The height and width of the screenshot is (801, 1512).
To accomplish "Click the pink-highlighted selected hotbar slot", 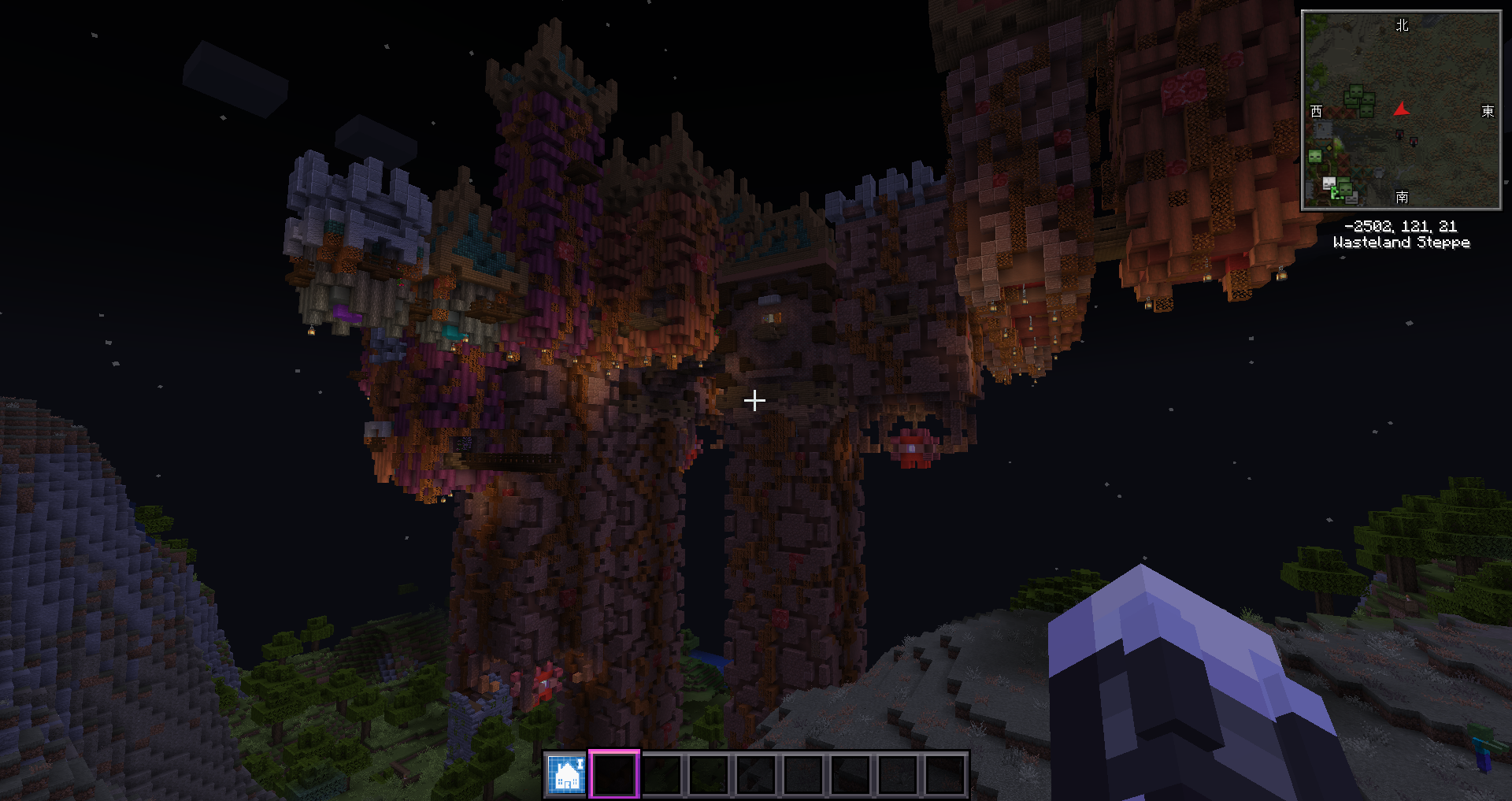I will click(614, 774).
